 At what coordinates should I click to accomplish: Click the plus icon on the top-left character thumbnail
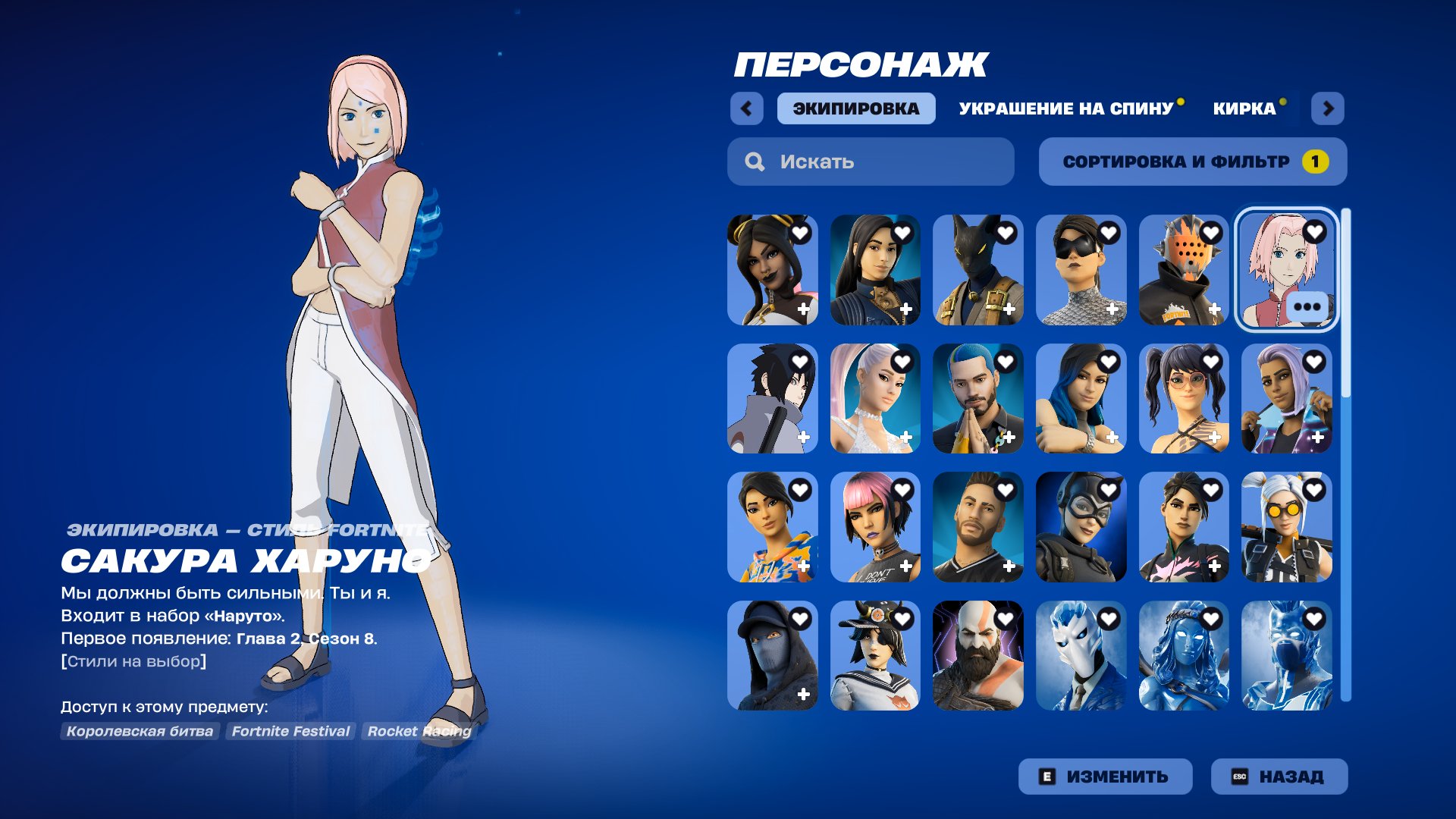[803, 309]
